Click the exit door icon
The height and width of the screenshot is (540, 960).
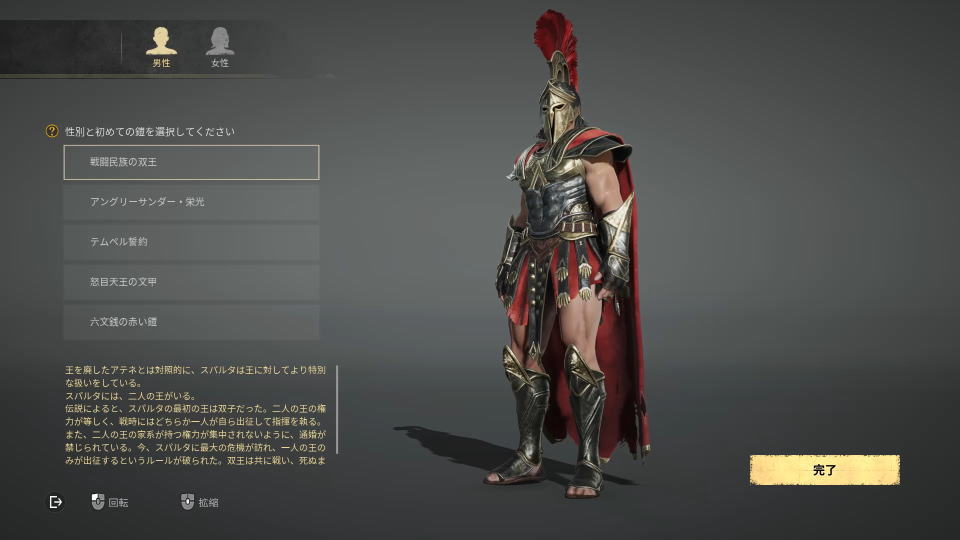point(56,502)
